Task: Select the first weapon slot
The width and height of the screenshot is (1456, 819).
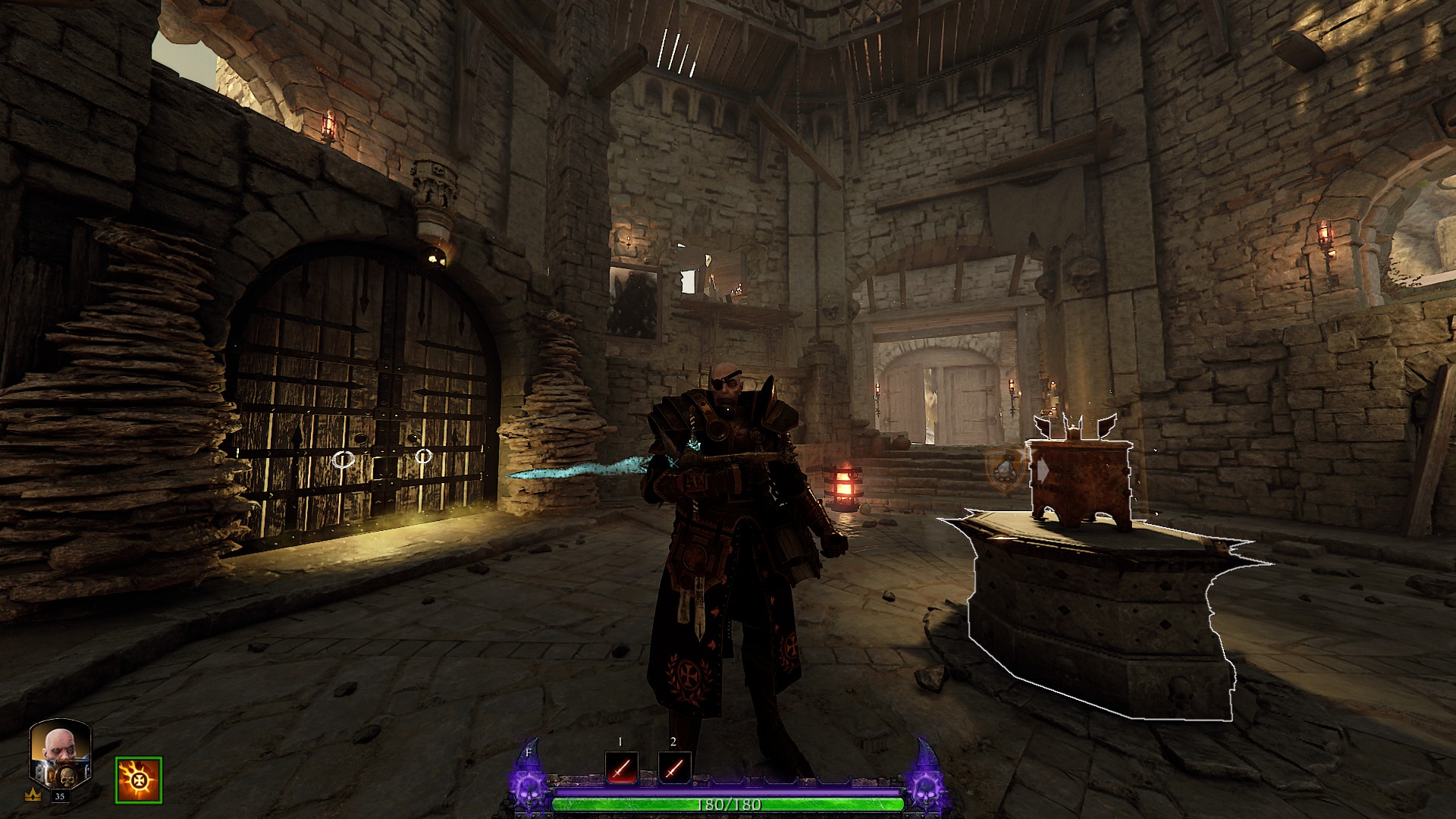Action: point(621,768)
